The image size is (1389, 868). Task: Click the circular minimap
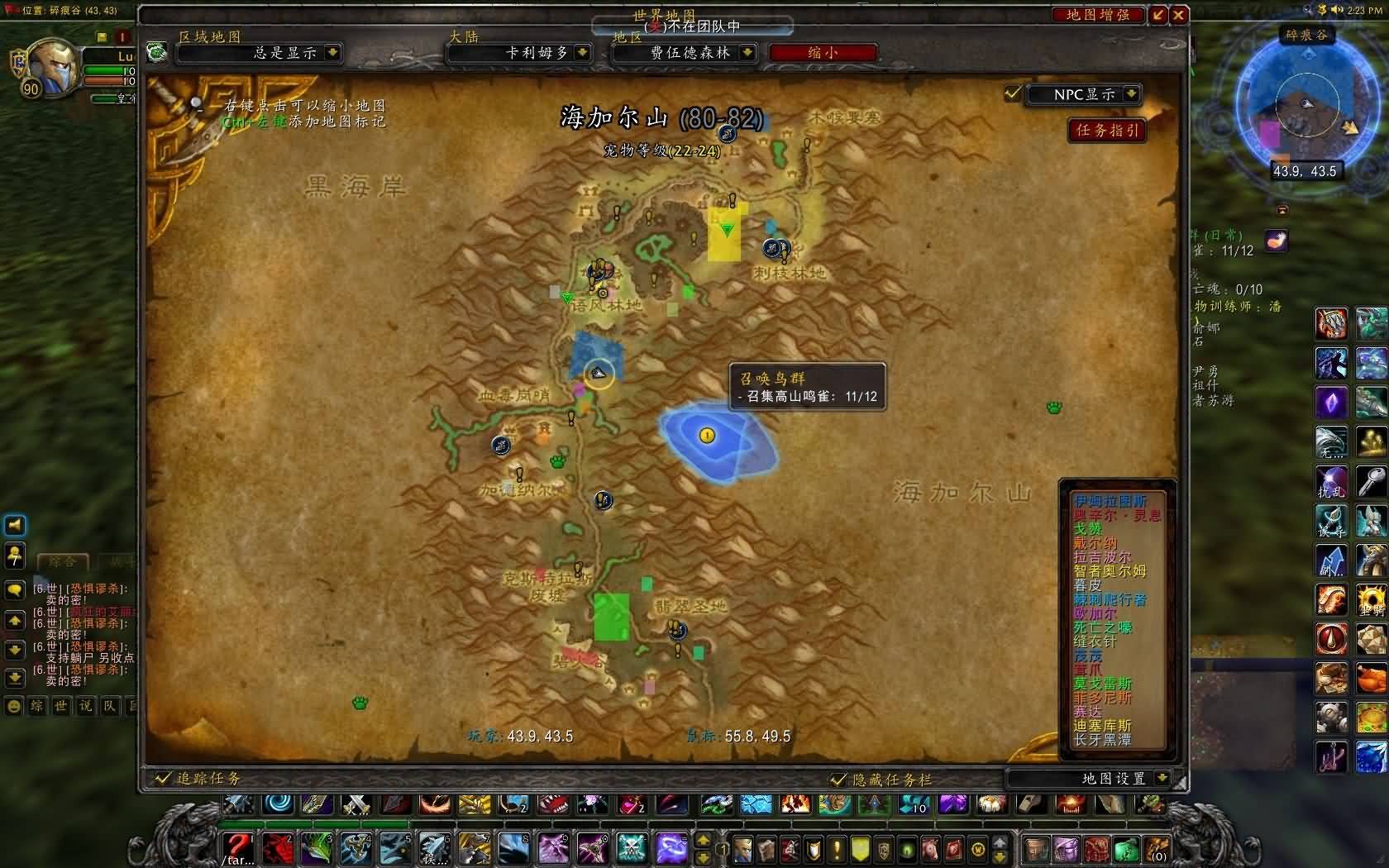1306,106
